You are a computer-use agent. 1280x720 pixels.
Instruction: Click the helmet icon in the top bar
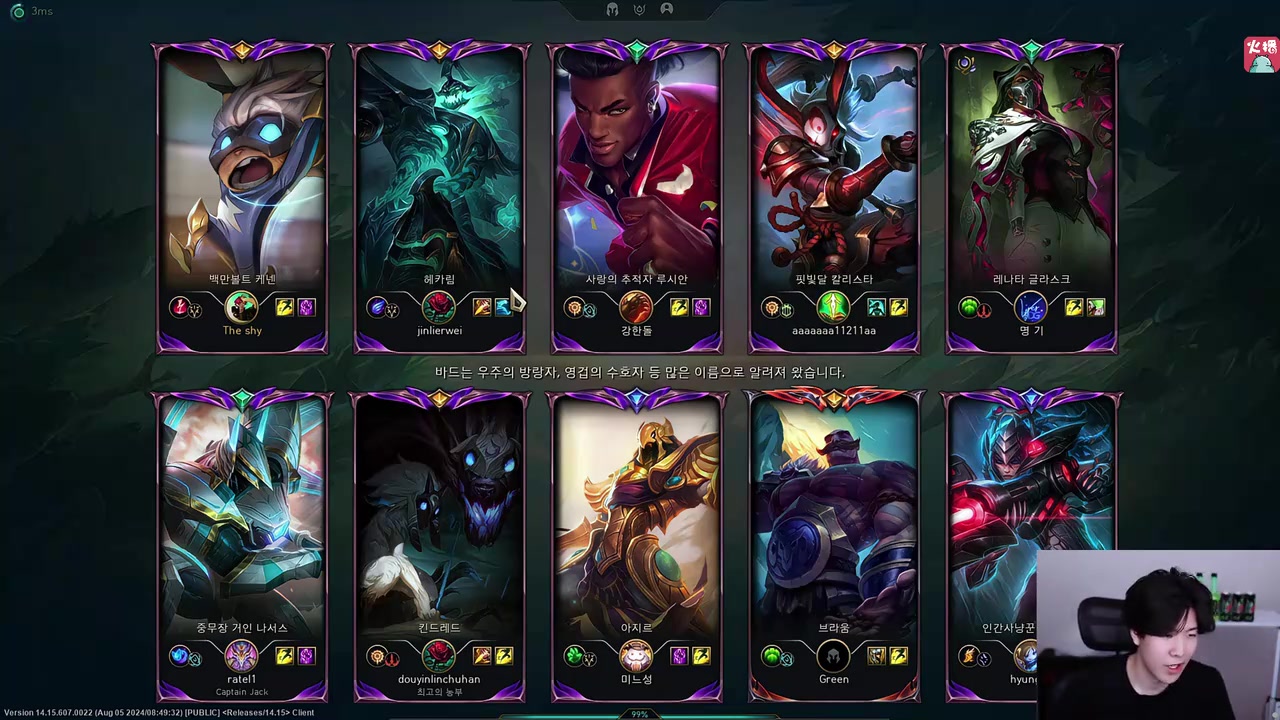(x=612, y=10)
